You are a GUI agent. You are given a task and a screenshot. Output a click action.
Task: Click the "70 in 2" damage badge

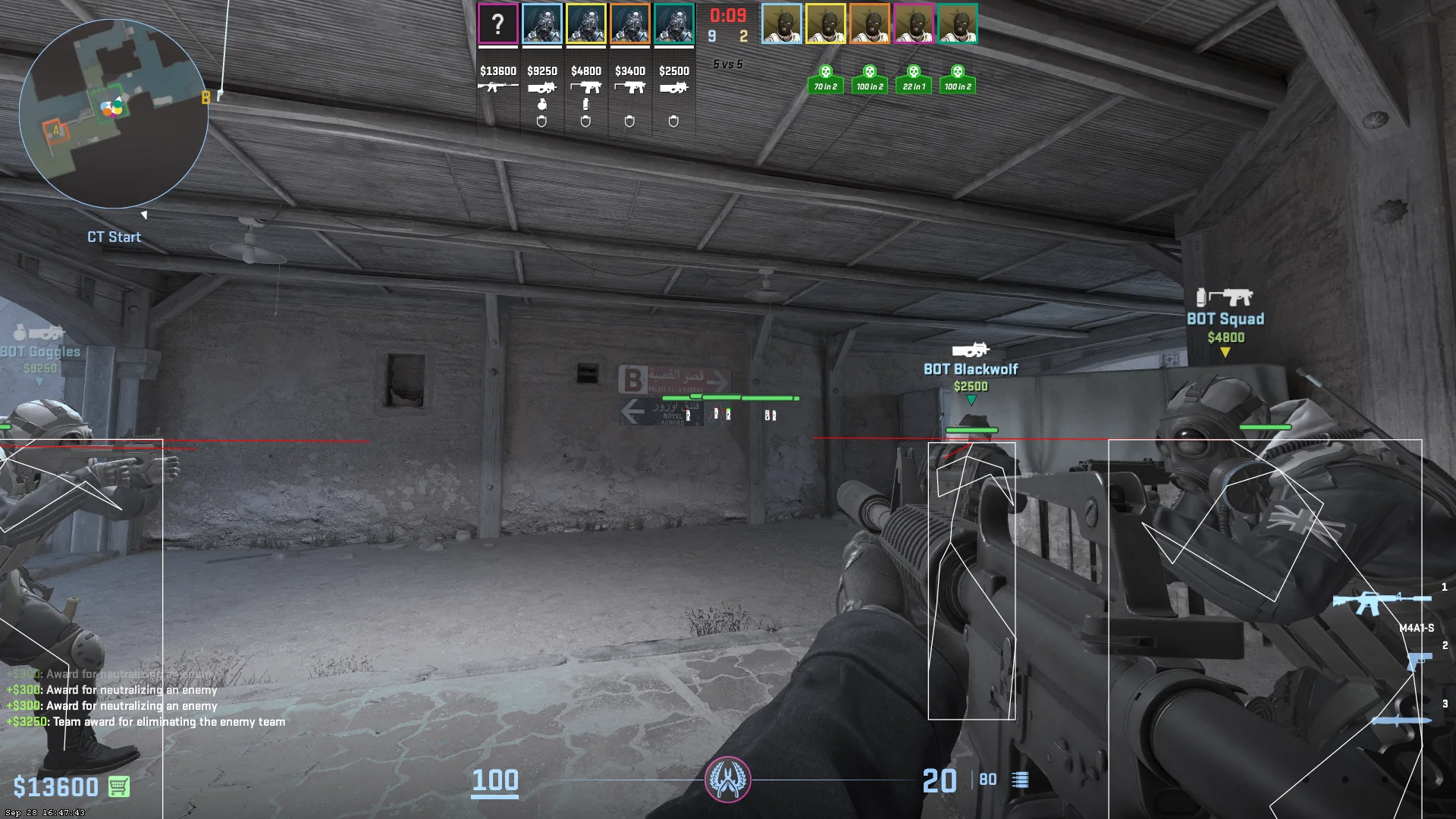pos(825,80)
